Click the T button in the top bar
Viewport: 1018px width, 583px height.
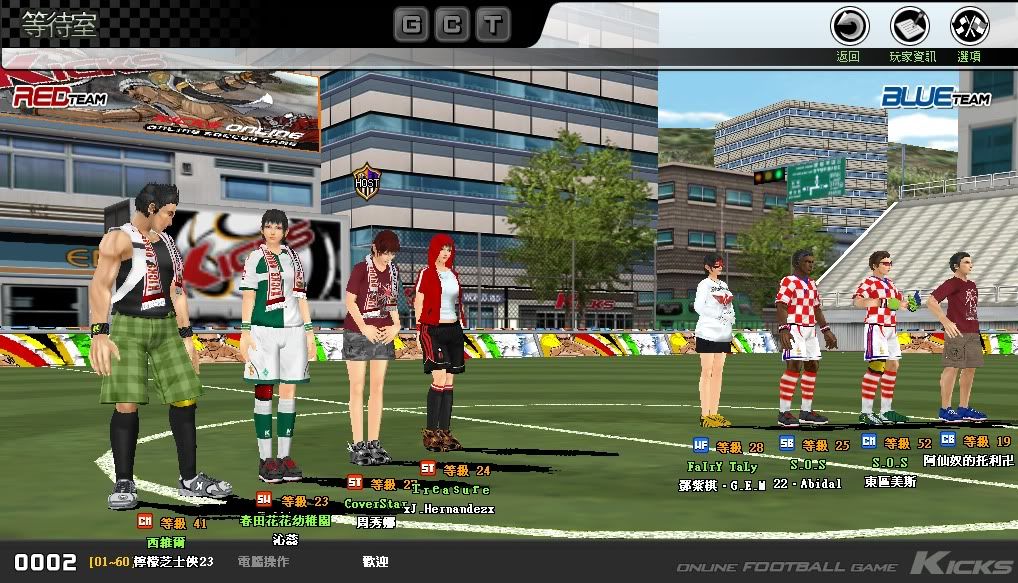pos(491,24)
